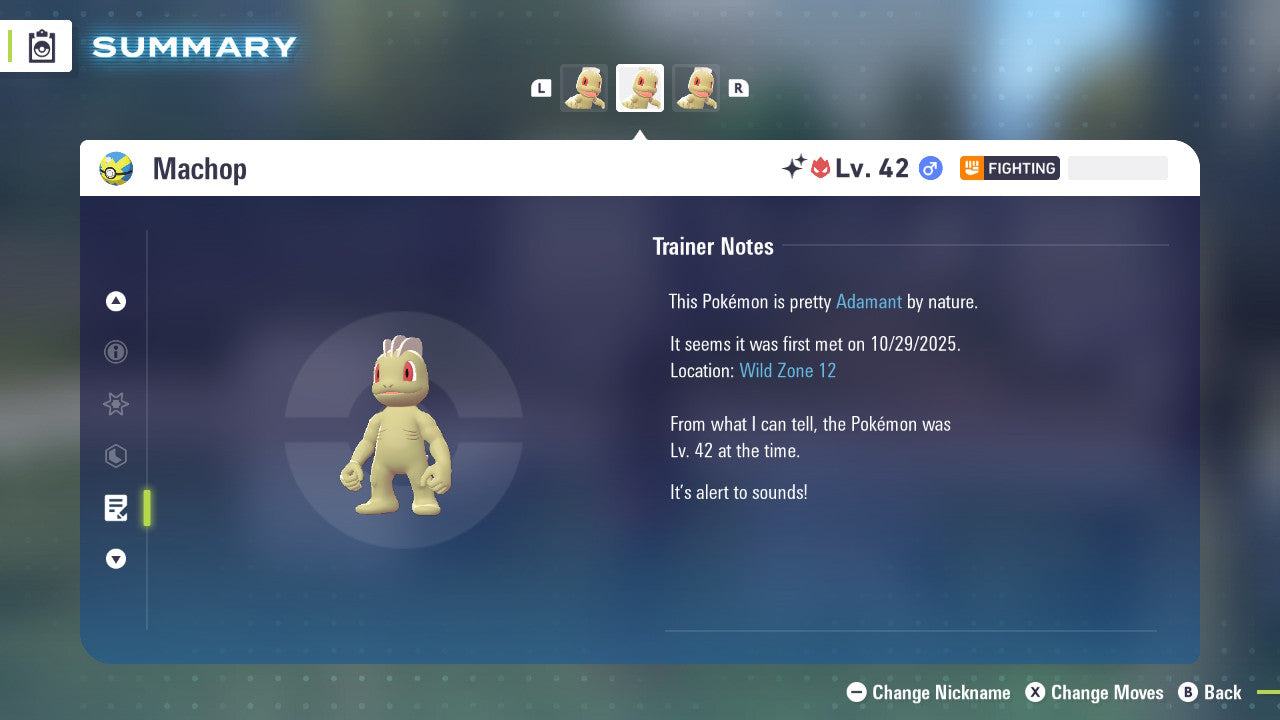Select the info summary page icon
1280x720 pixels.
point(116,352)
